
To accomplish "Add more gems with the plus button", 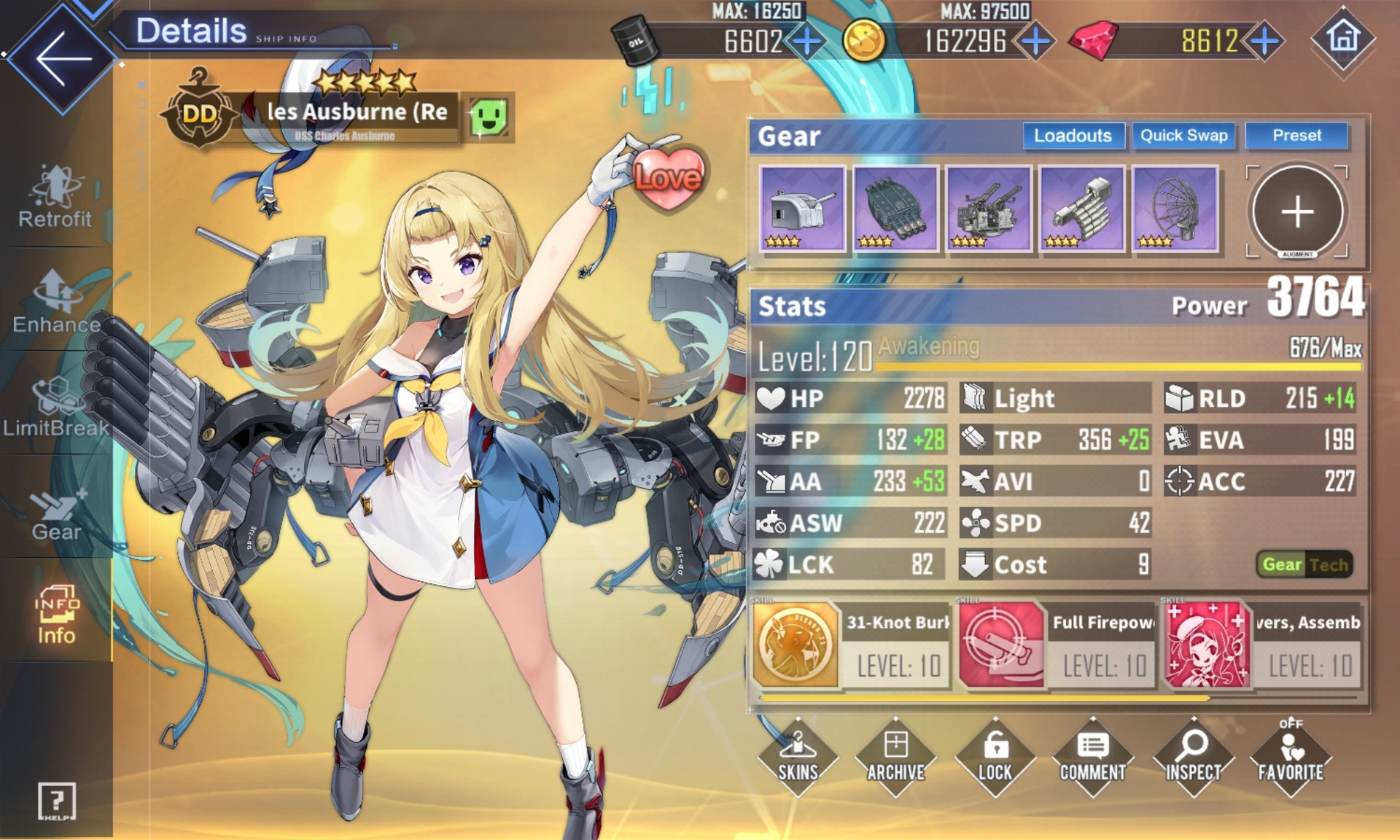I will pos(1265,41).
